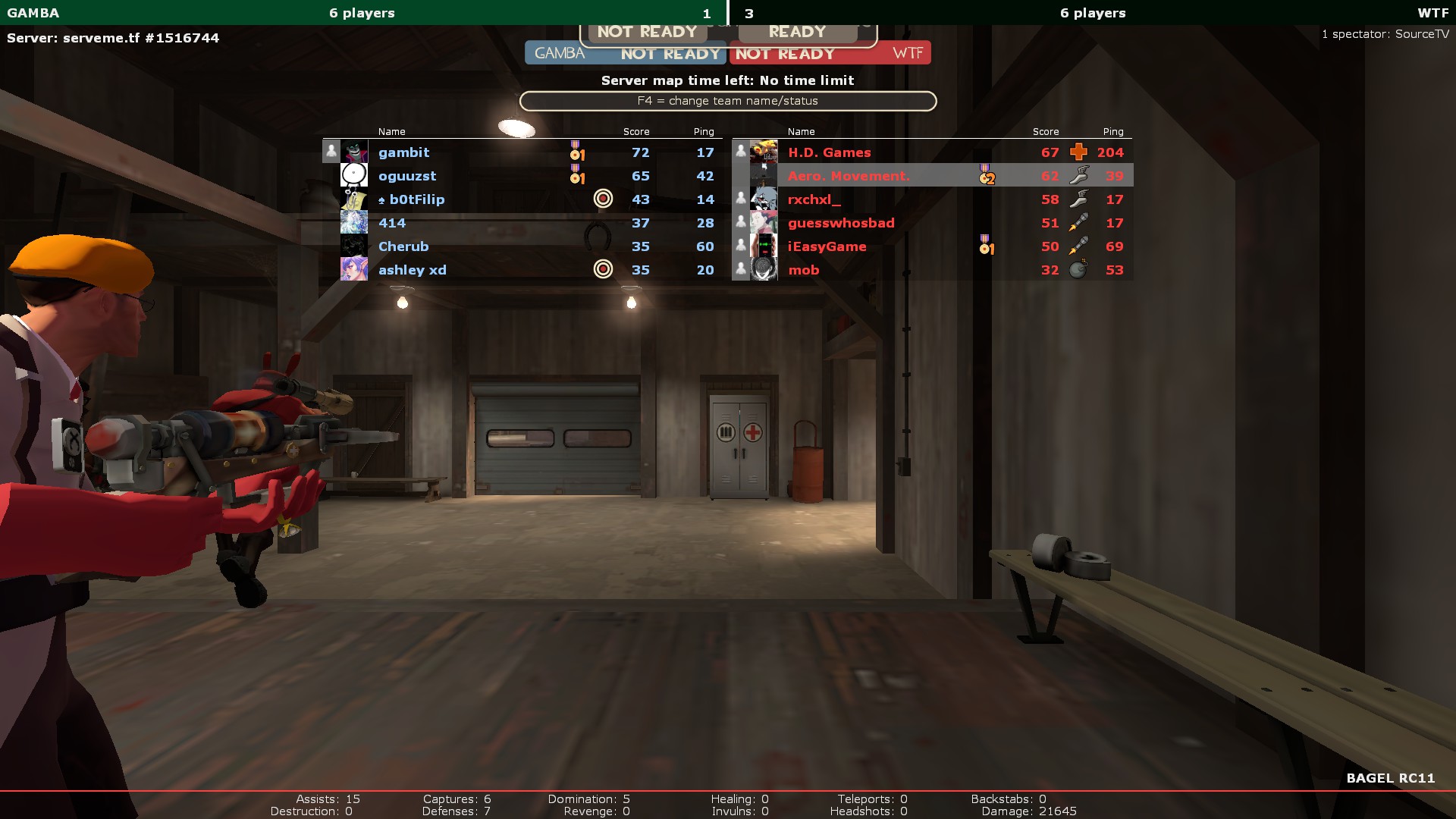Open ashley xd's avatar picture
Image resolution: width=1456 pixels, height=819 pixels.
tap(354, 269)
